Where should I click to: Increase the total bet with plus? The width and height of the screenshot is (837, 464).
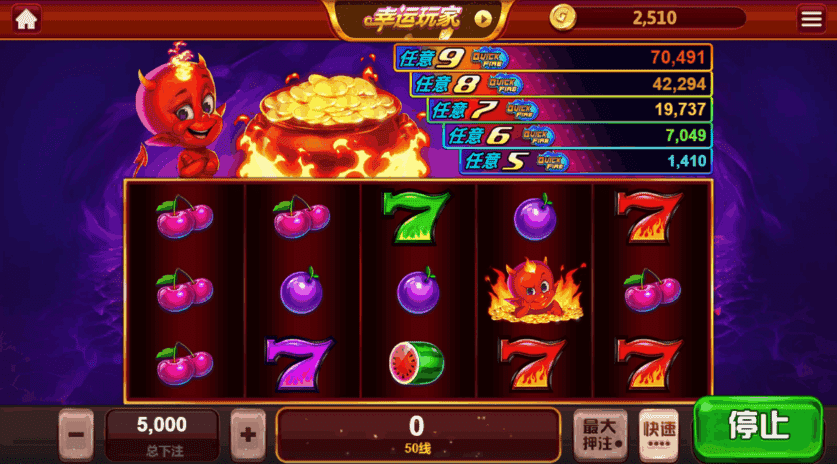248,434
